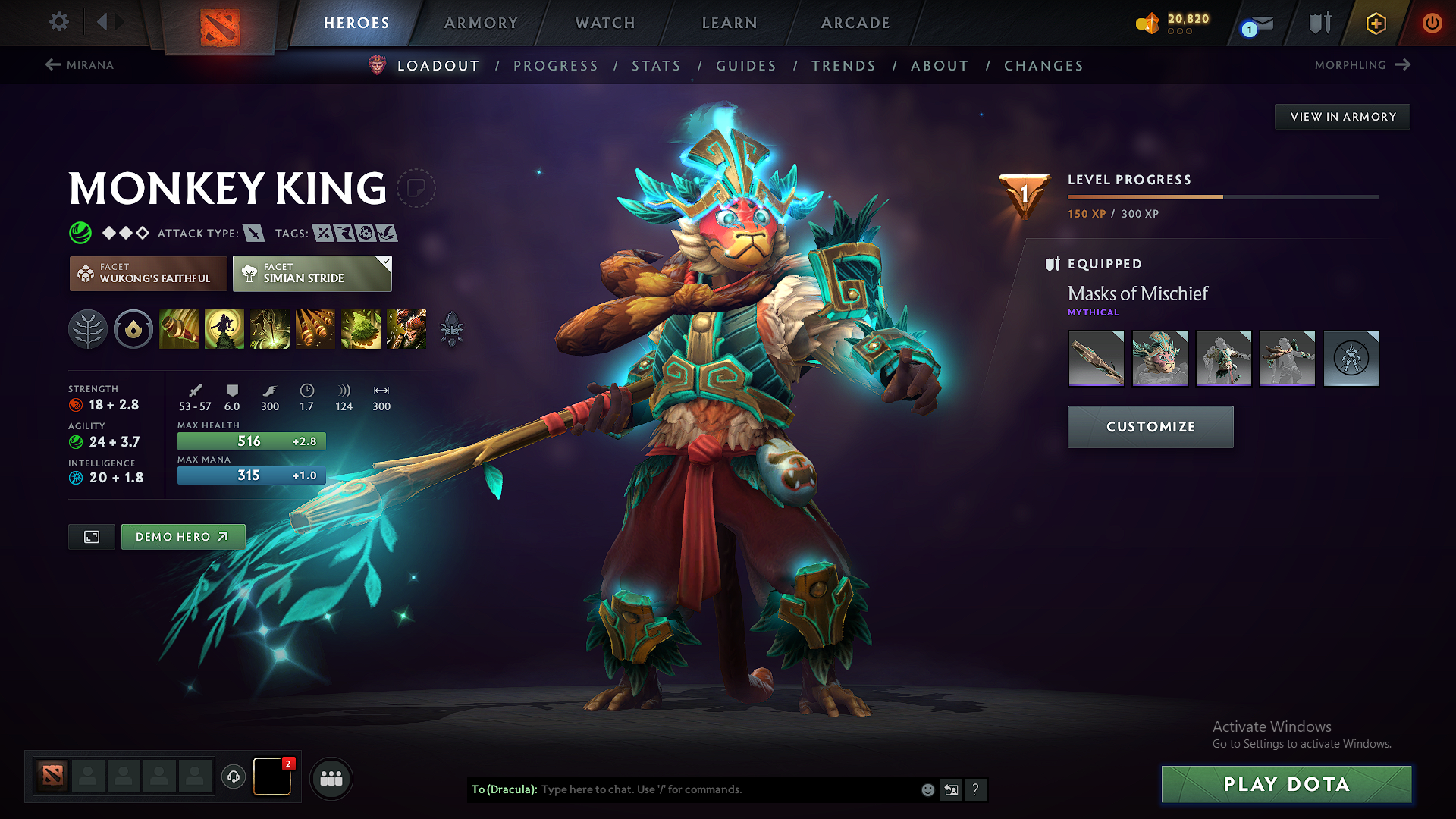View the Boundless Strike ability icon

[179, 329]
